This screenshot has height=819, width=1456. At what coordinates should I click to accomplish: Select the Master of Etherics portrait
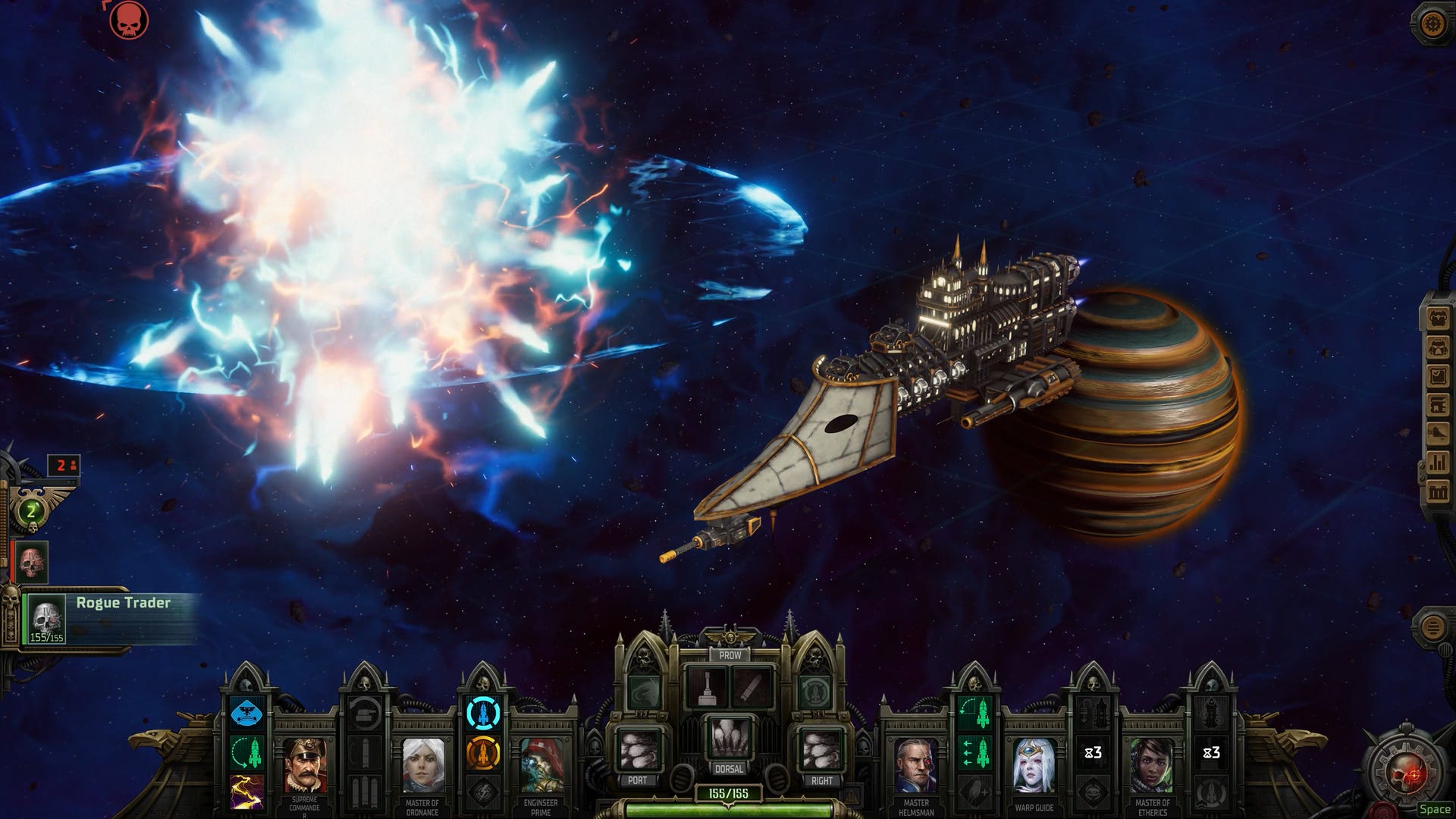pos(1152,764)
